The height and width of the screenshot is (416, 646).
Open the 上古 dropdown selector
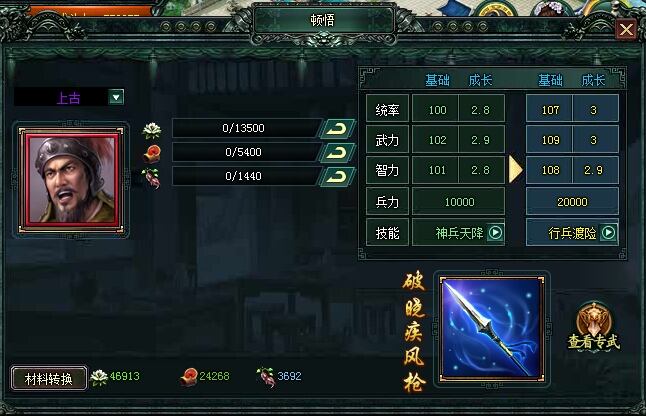[x=116, y=97]
